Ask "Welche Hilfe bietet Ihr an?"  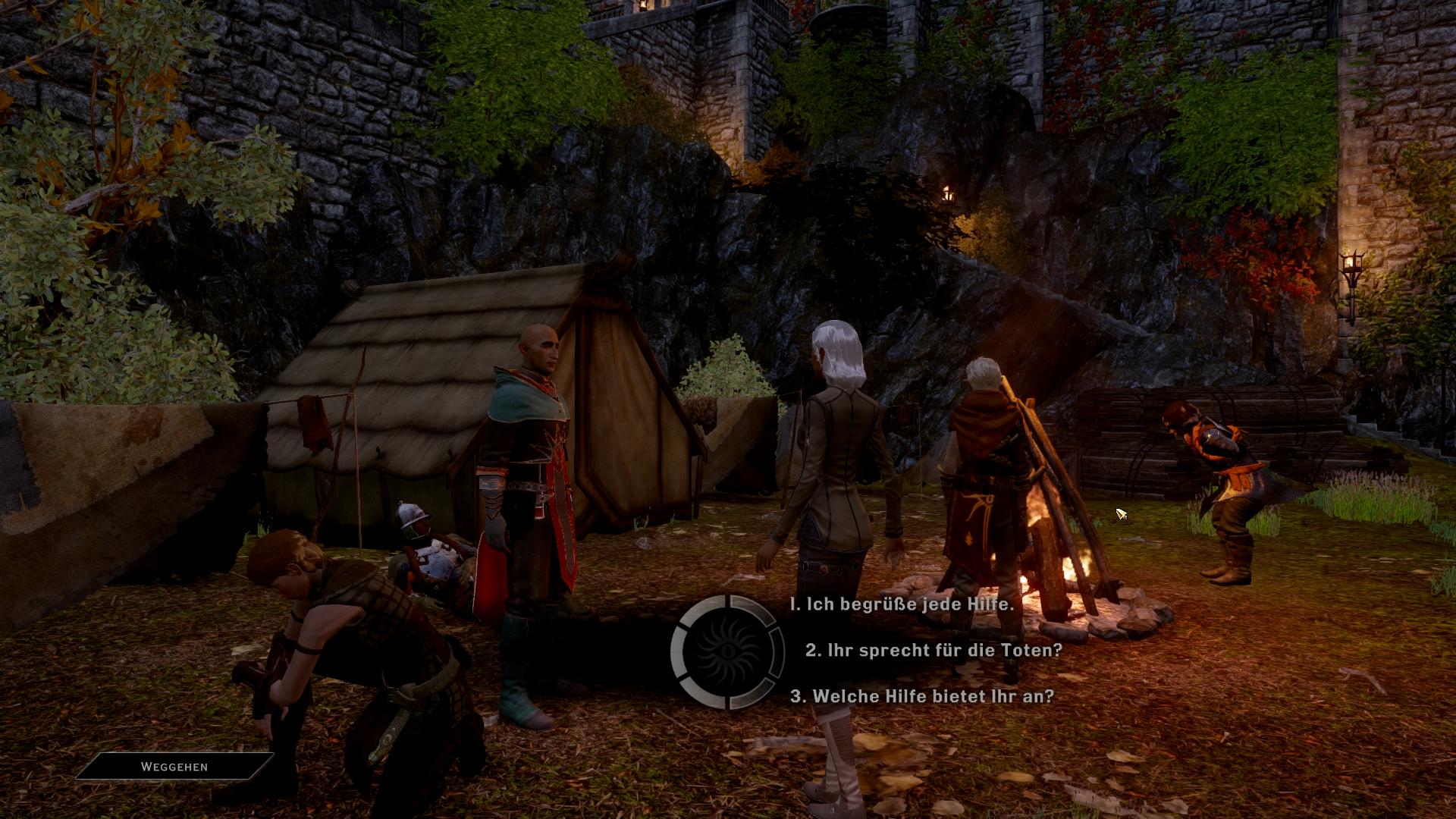[x=922, y=696]
